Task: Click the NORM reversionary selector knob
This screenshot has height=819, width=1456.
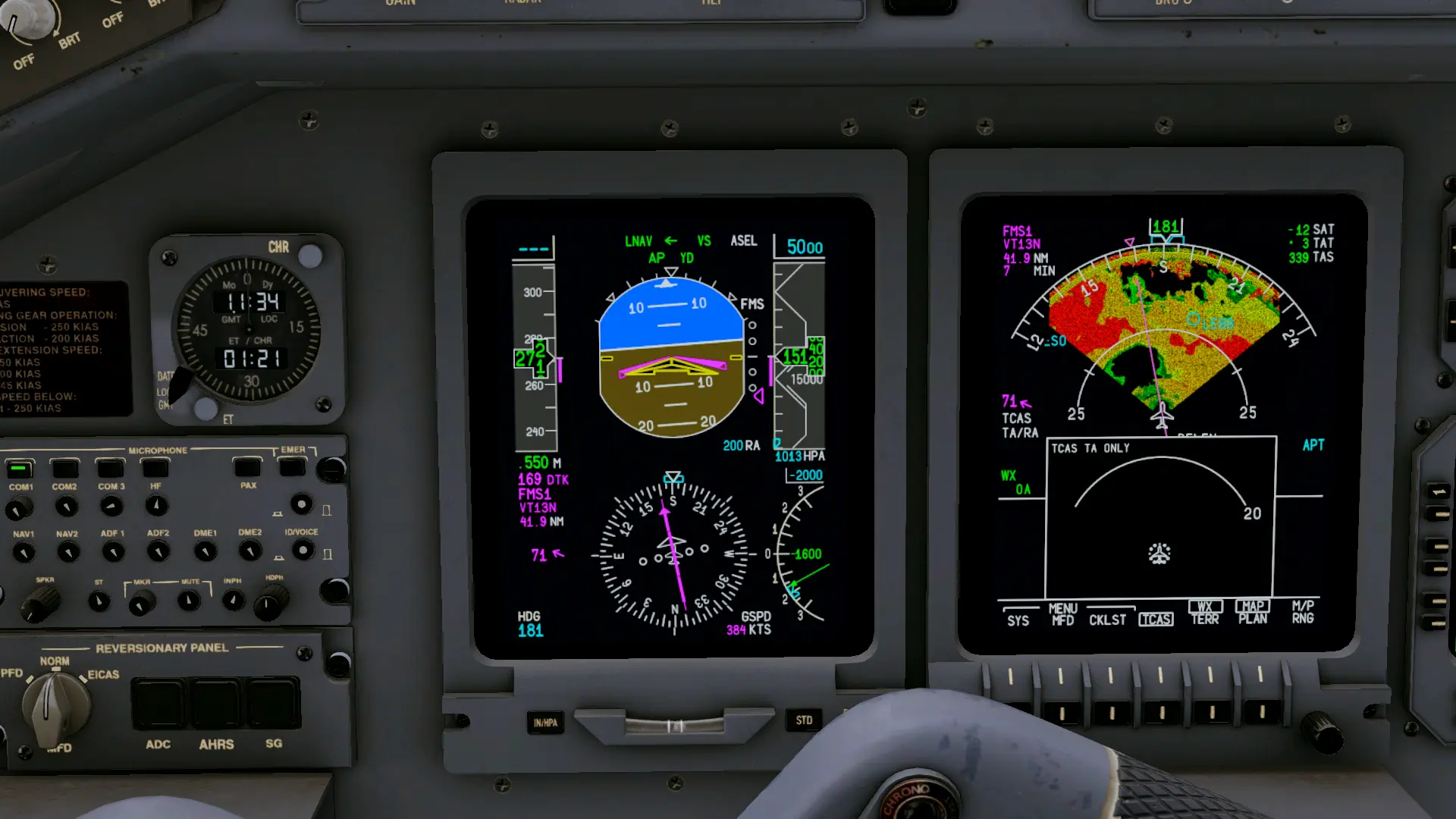Action: (55, 705)
